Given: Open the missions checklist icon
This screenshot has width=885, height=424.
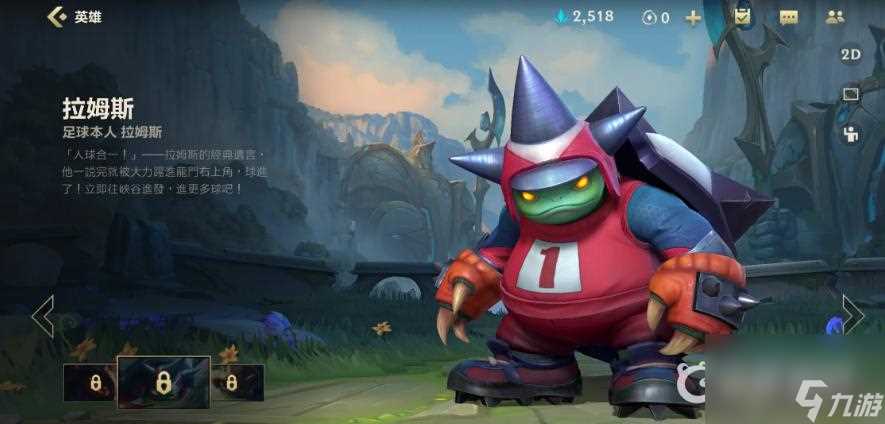Looking at the screenshot, I should tap(741, 17).
